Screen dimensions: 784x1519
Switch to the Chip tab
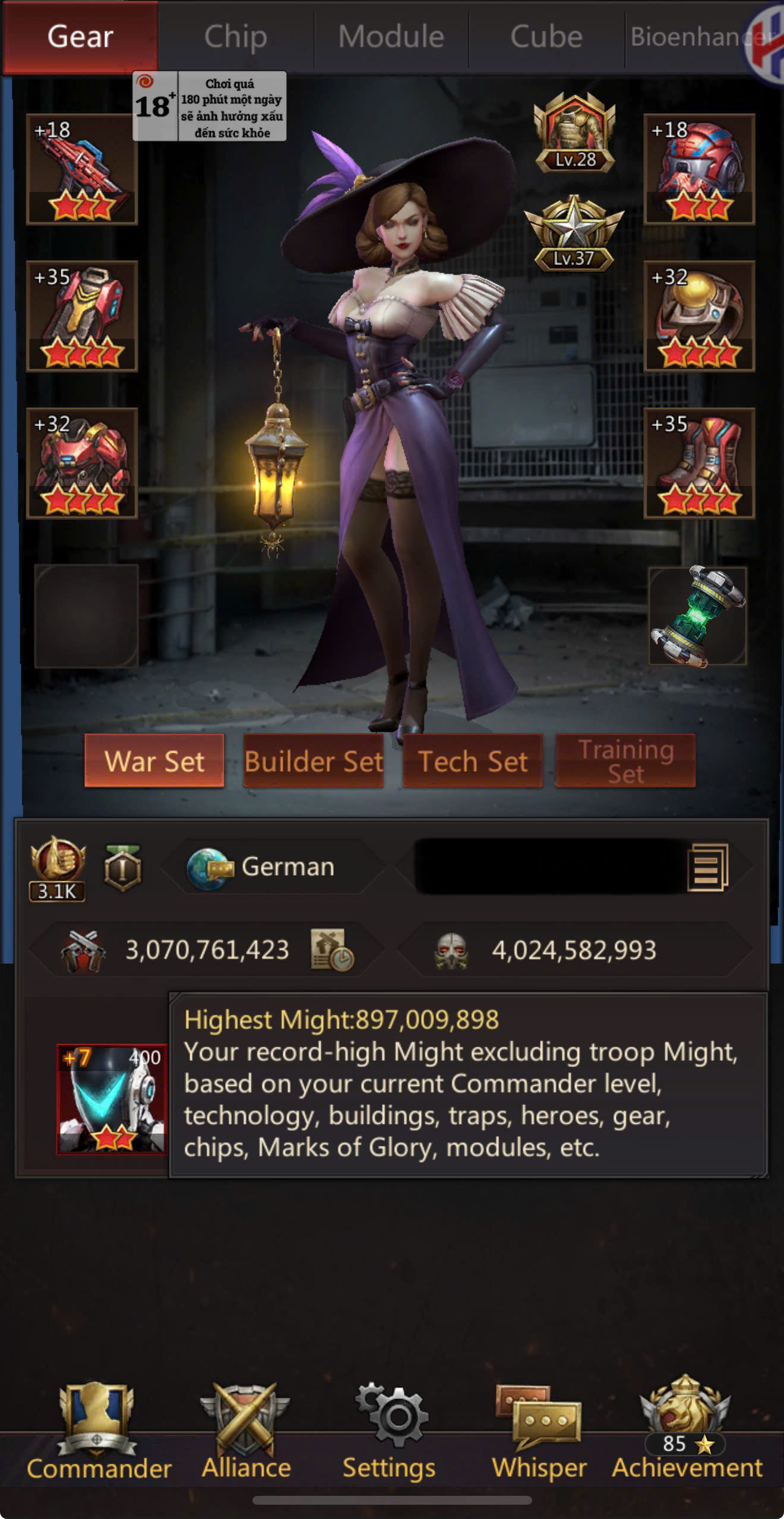click(235, 37)
